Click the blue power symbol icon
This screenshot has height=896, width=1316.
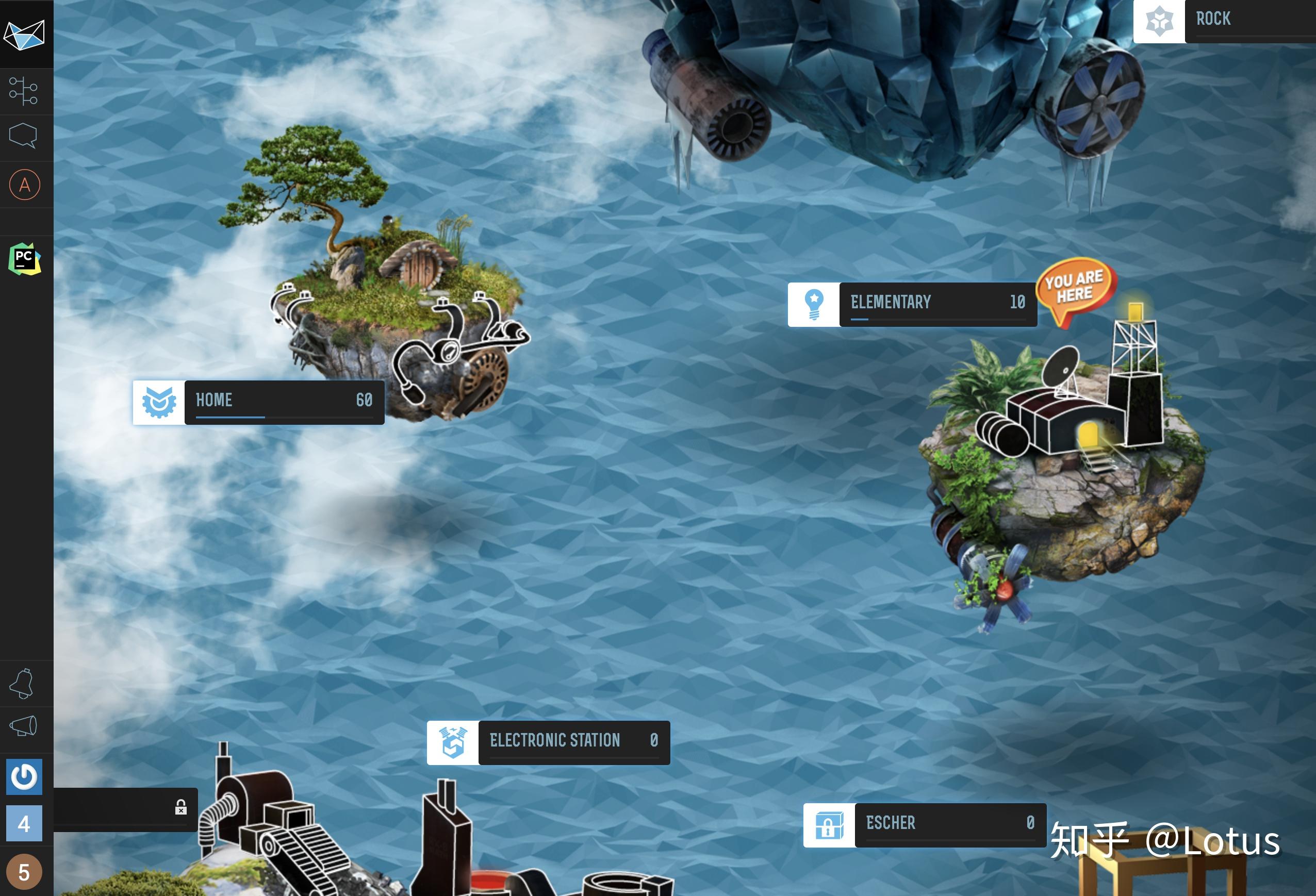(24, 776)
